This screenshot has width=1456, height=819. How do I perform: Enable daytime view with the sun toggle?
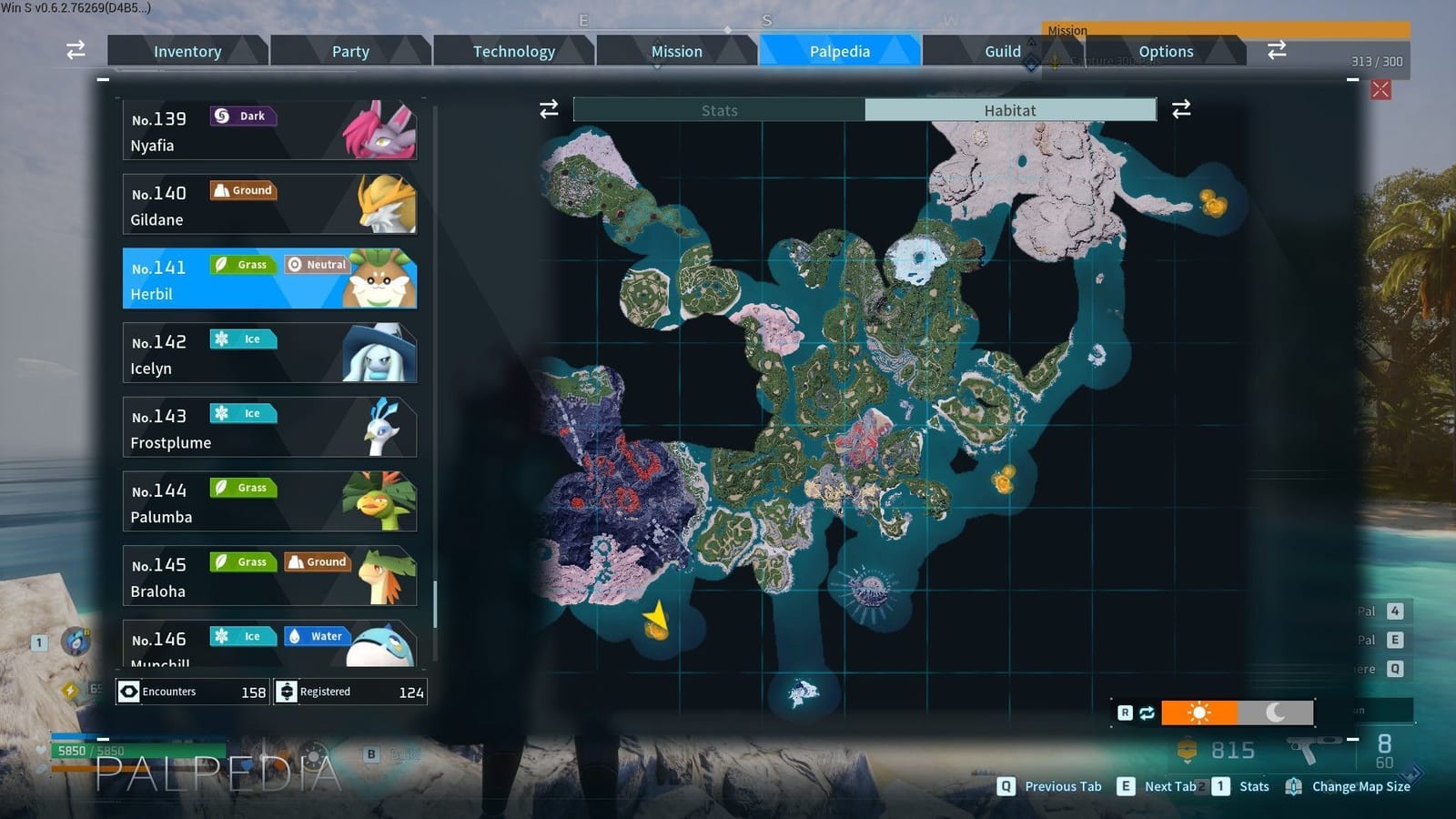tap(1199, 713)
